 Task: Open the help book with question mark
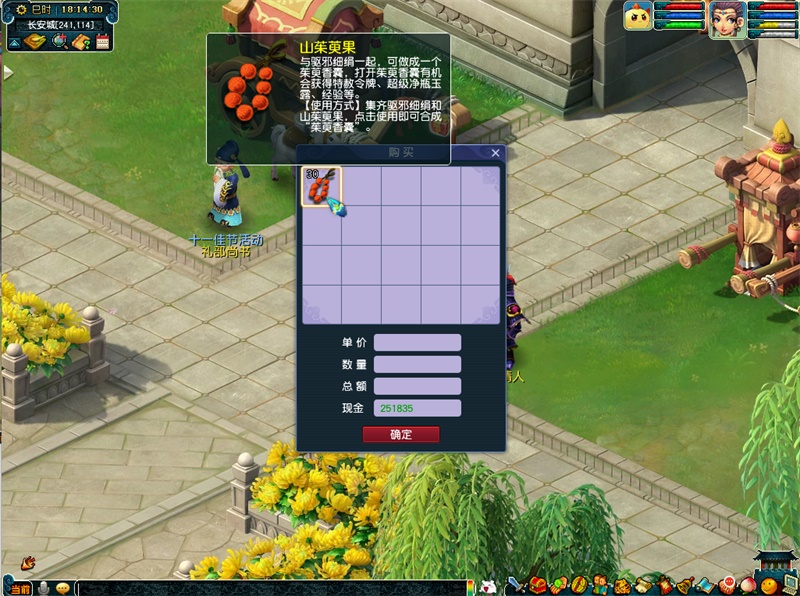(x=82, y=41)
